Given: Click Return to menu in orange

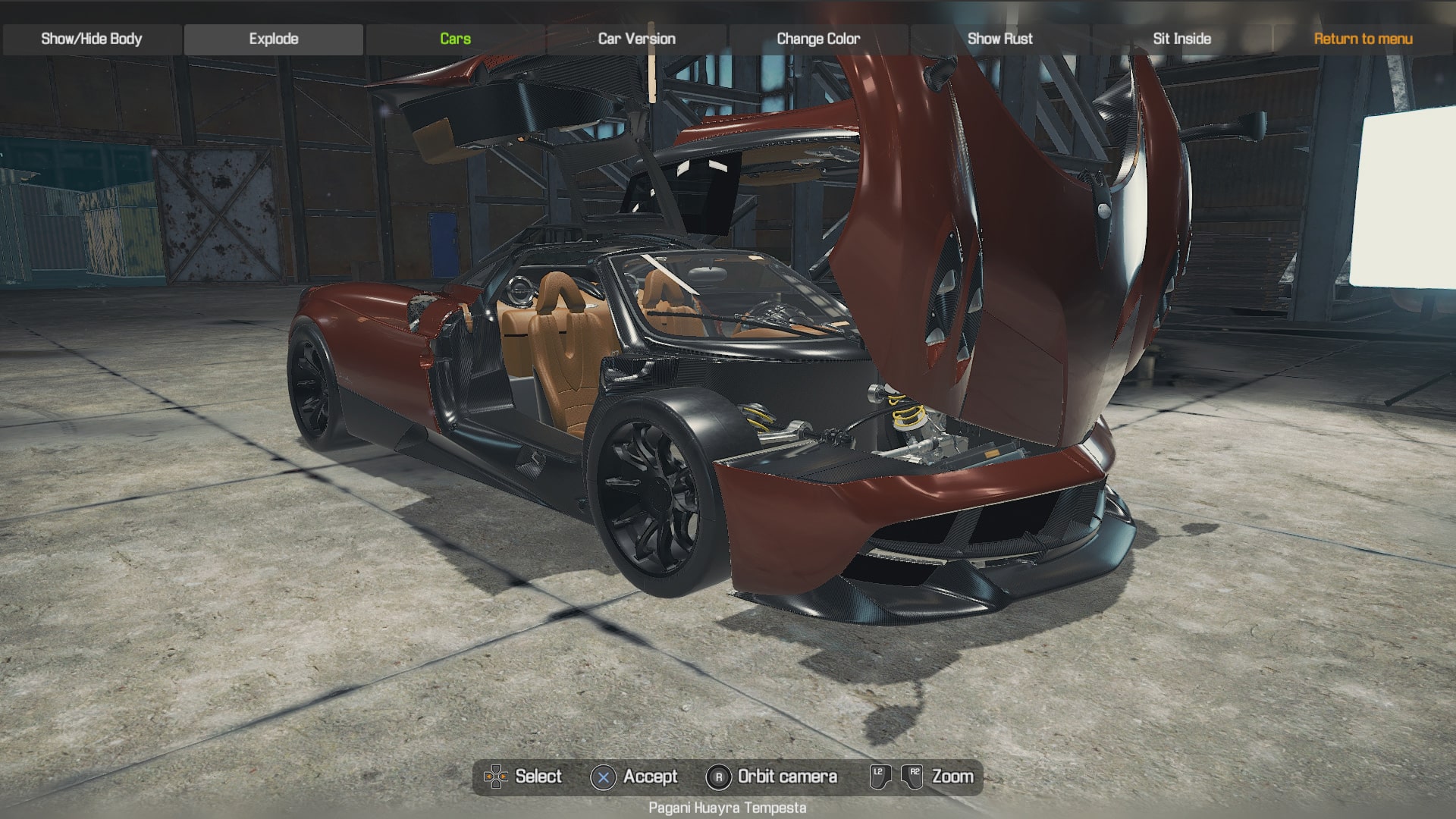Looking at the screenshot, I should point(1362,38).
